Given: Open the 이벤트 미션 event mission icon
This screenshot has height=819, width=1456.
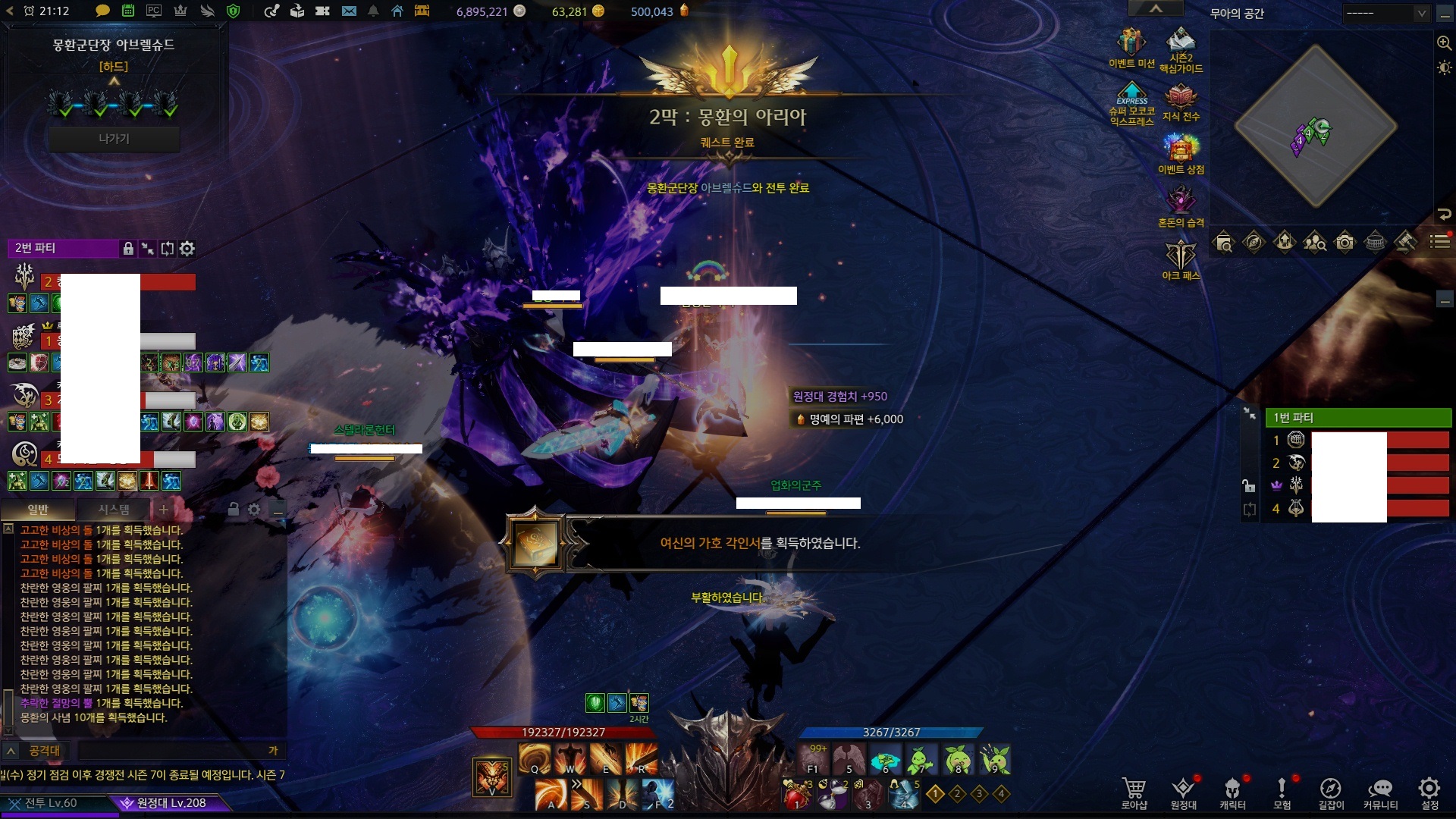Looking at the screenshot, I should click(1131, 47).
